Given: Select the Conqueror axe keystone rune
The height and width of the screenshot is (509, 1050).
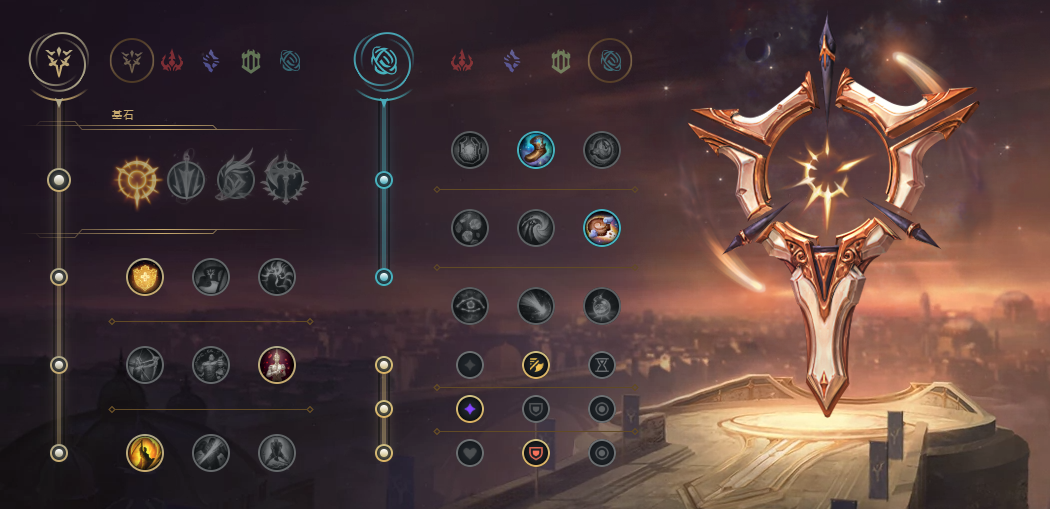Looking at the screenshot, I should point(283,180).
